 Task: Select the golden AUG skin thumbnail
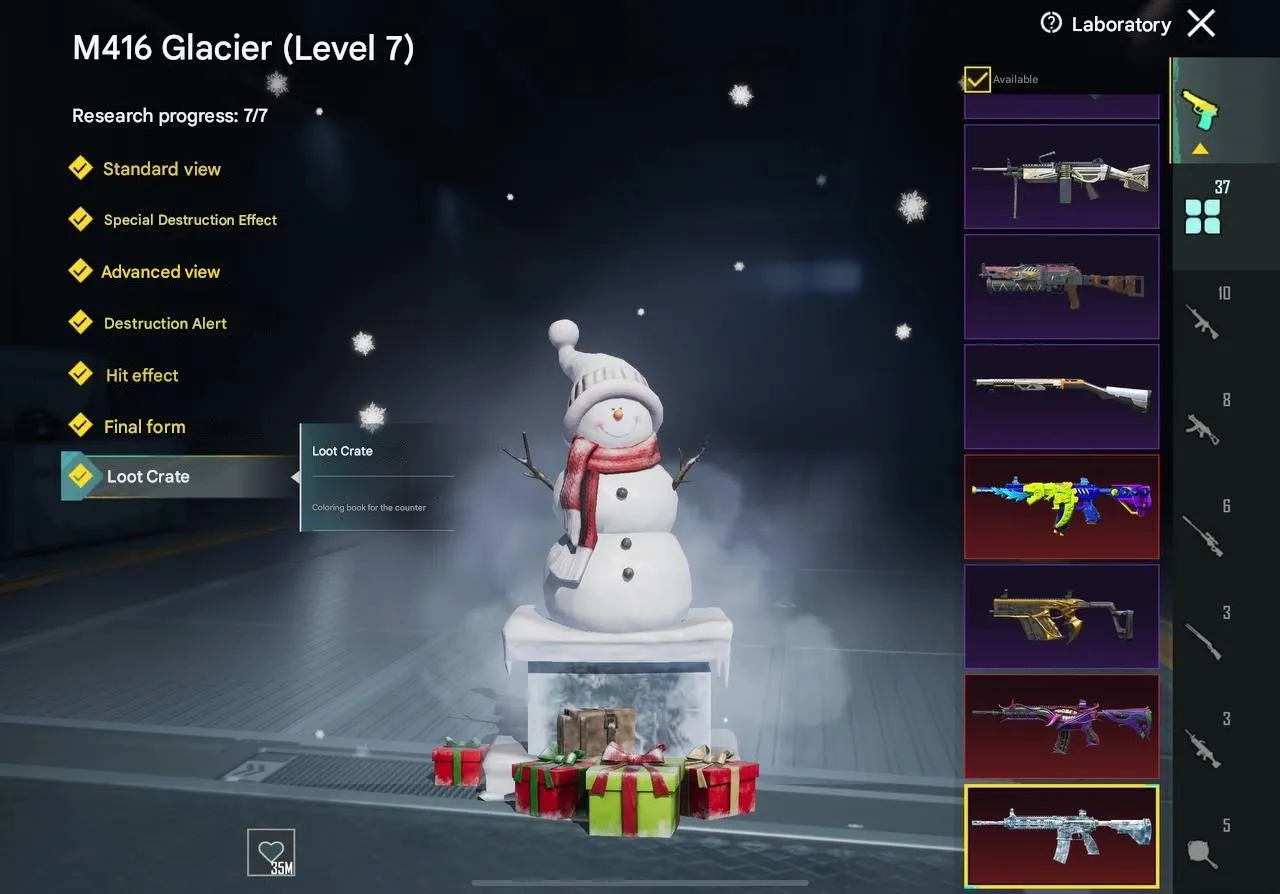(x=1062, y=616)
